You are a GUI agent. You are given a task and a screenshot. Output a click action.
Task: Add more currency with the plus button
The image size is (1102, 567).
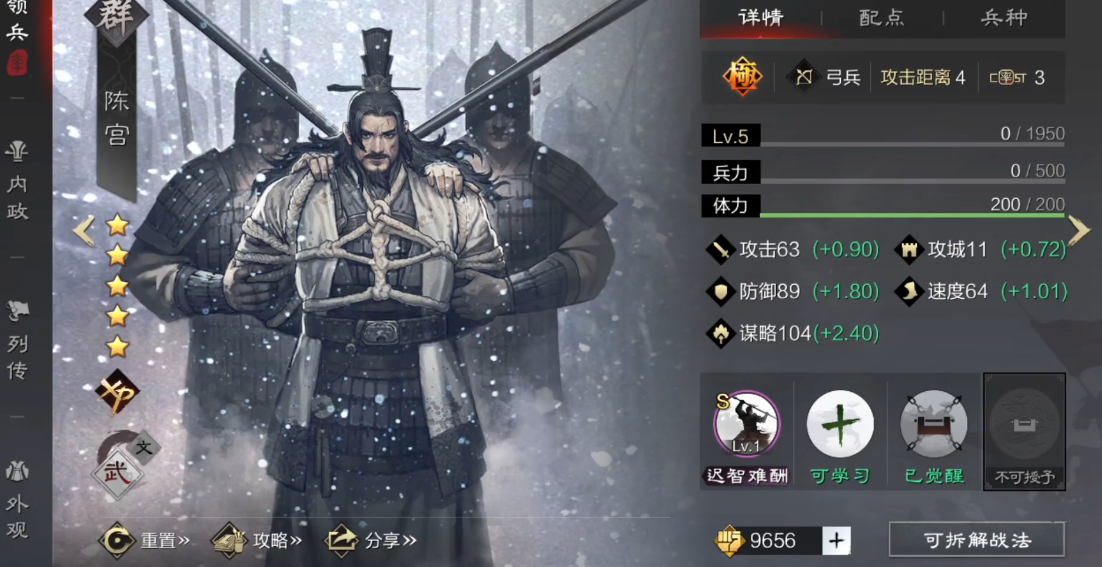(x=836, y=541)
